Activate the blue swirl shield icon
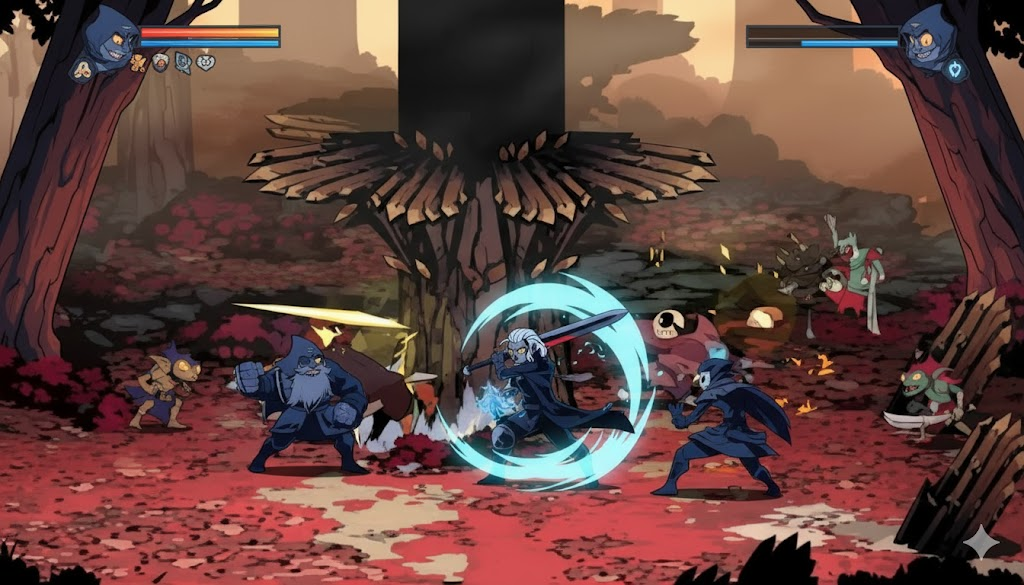Viewport: 1024px width, 585px height. coord(183,63)
